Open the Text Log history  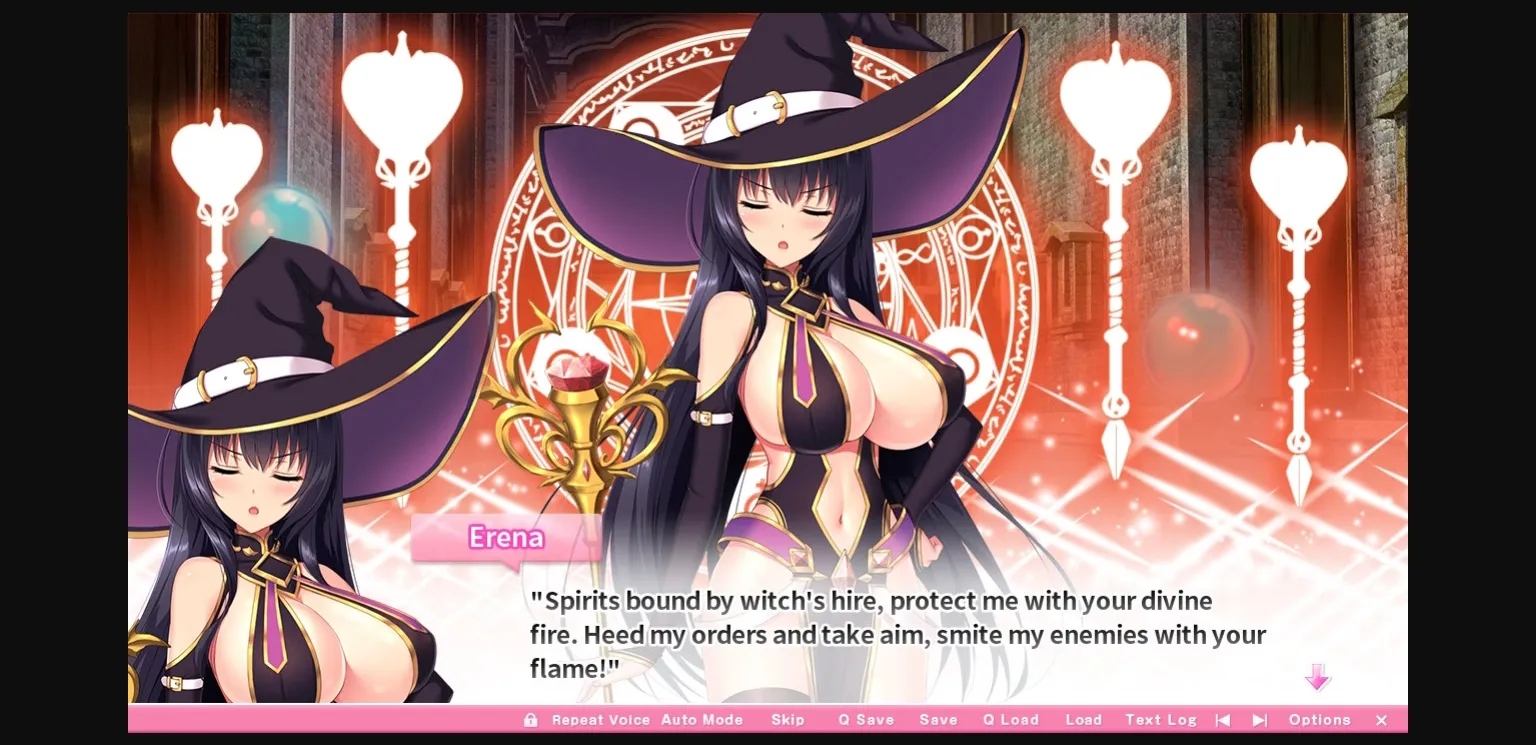click(1160, 719)
